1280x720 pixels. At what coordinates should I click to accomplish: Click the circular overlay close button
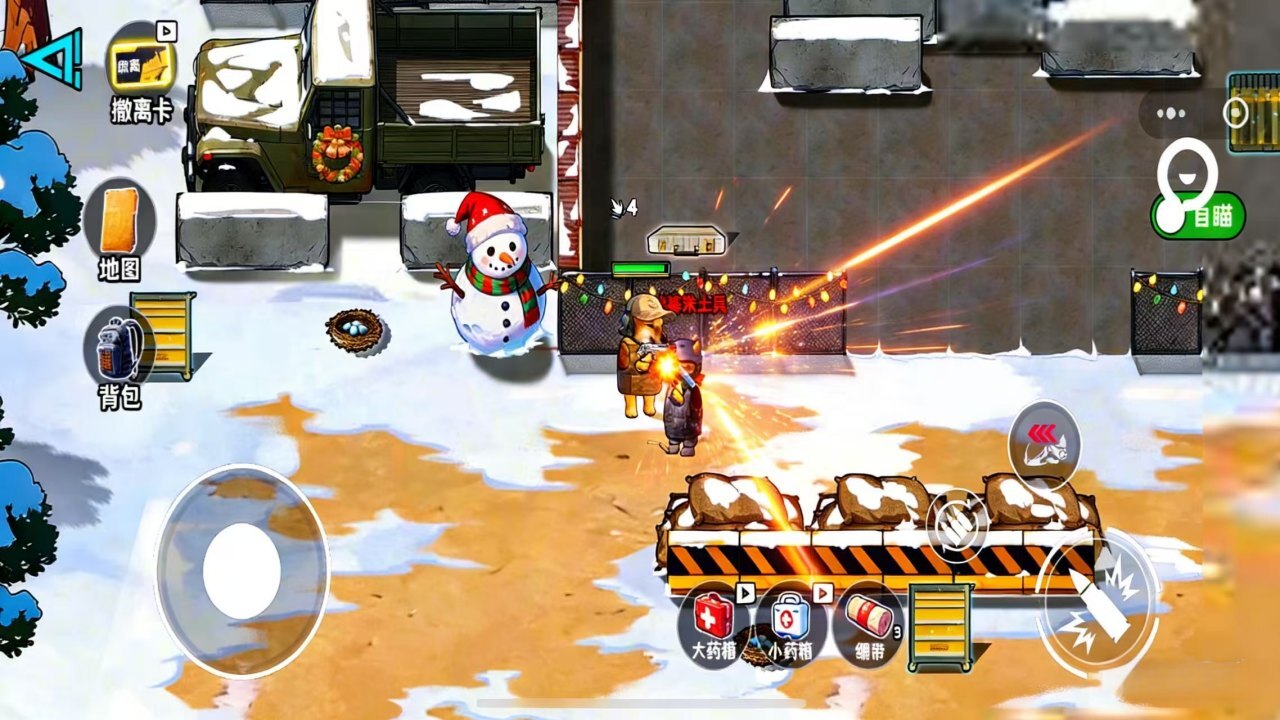[1237, 113]
